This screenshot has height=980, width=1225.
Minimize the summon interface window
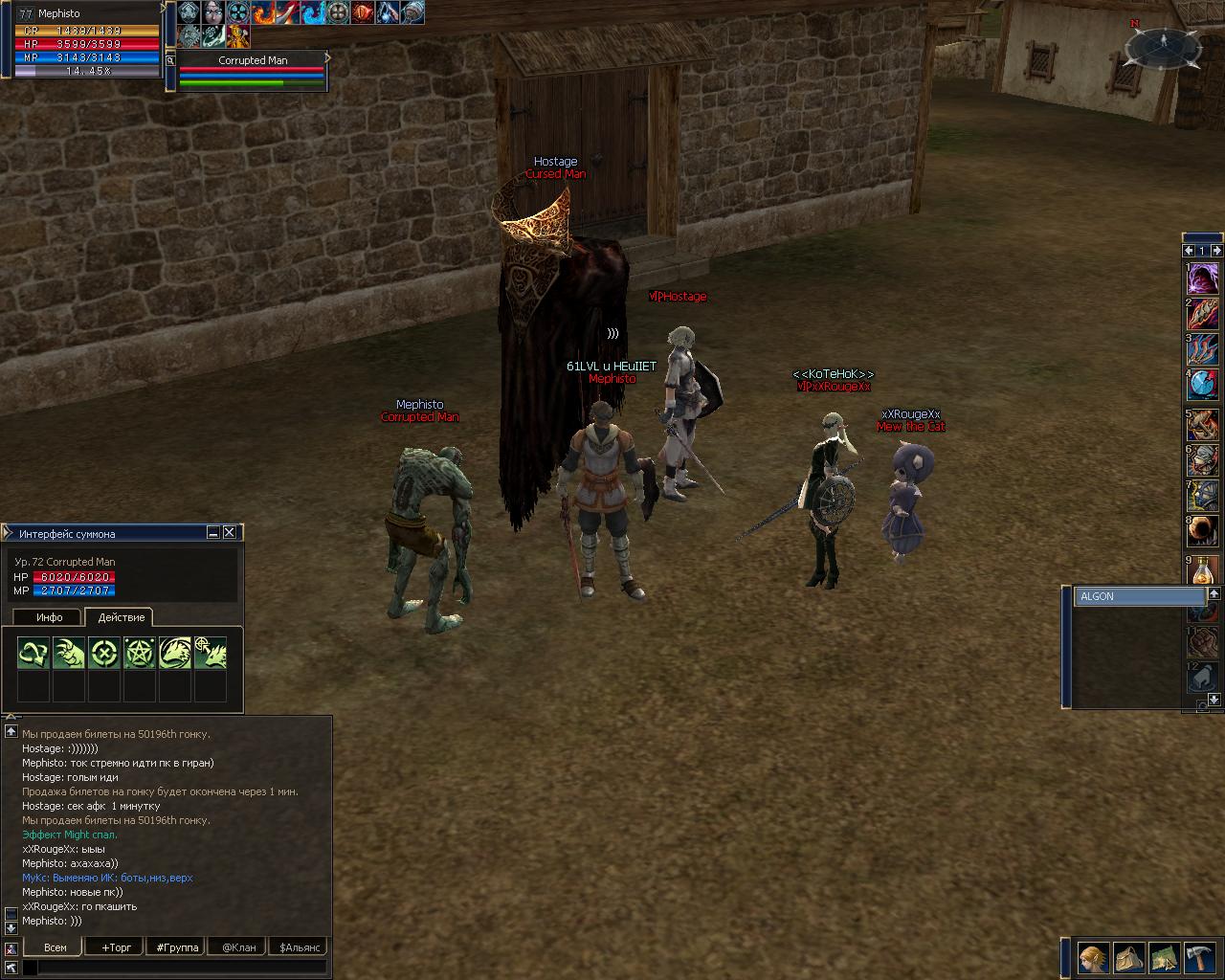(213, 533)
